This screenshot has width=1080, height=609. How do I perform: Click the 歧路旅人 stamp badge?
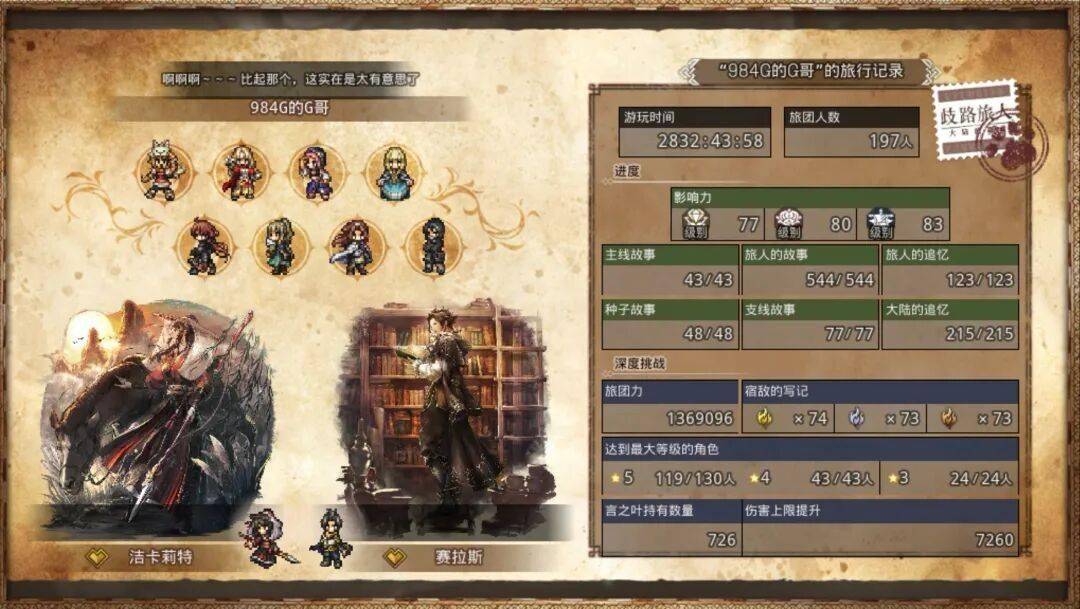point(983,127)
